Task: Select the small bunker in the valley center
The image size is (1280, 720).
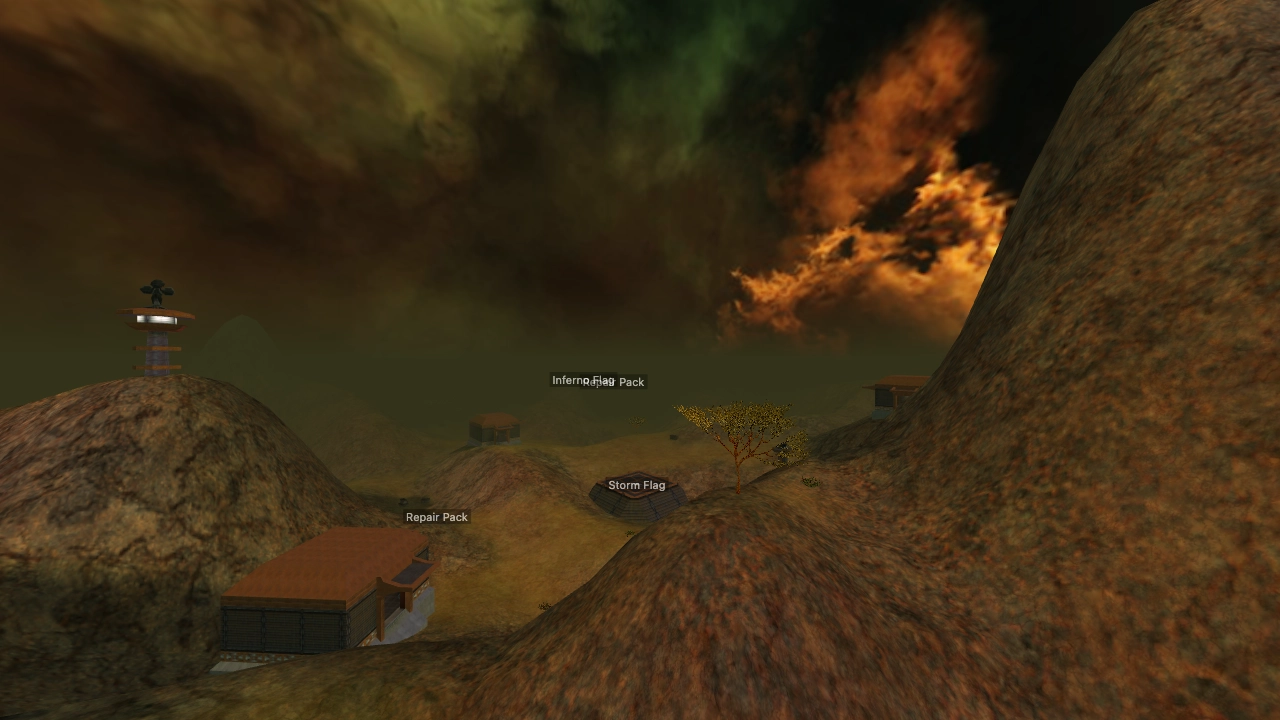Action: pyautogui.click(x=496, y=426)
